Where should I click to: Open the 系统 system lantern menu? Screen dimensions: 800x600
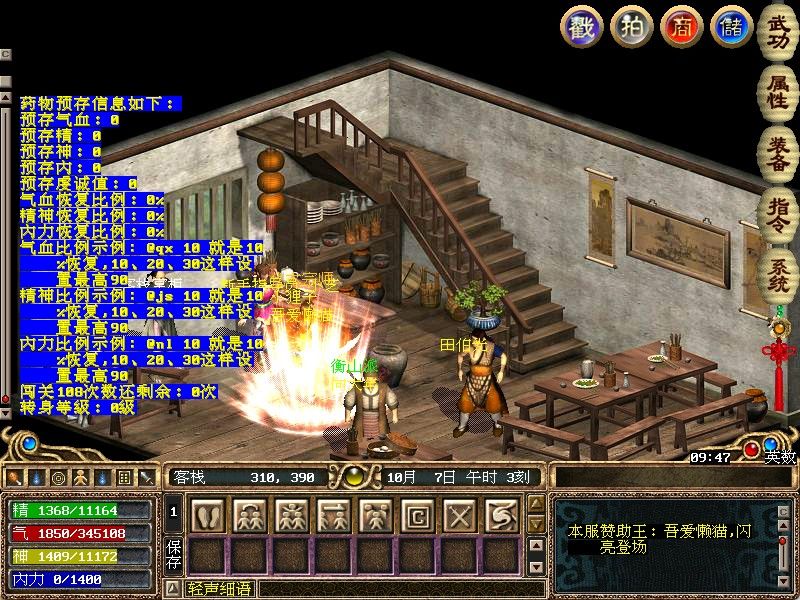tap(777, 272)
